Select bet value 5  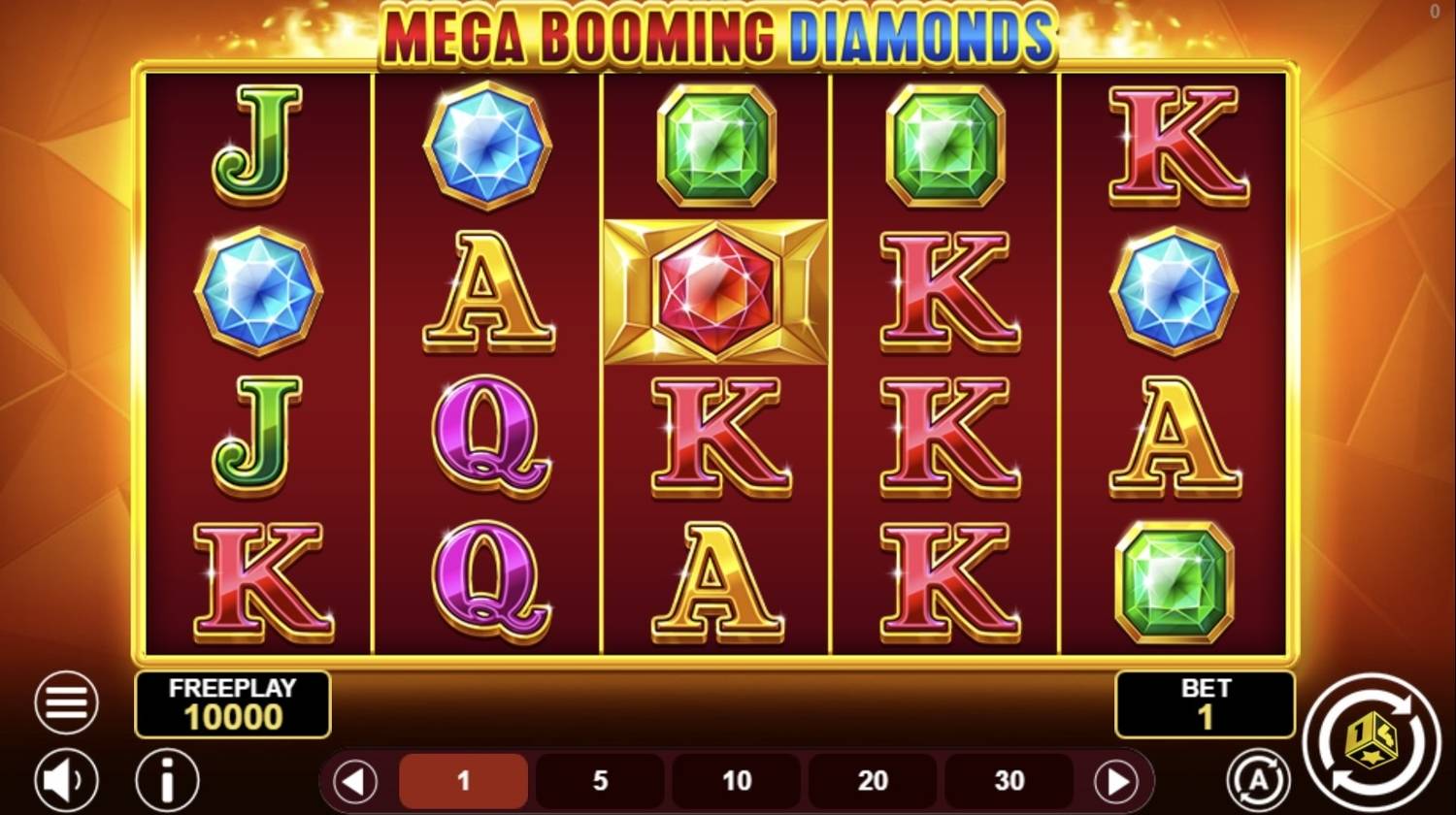[600, 780]
